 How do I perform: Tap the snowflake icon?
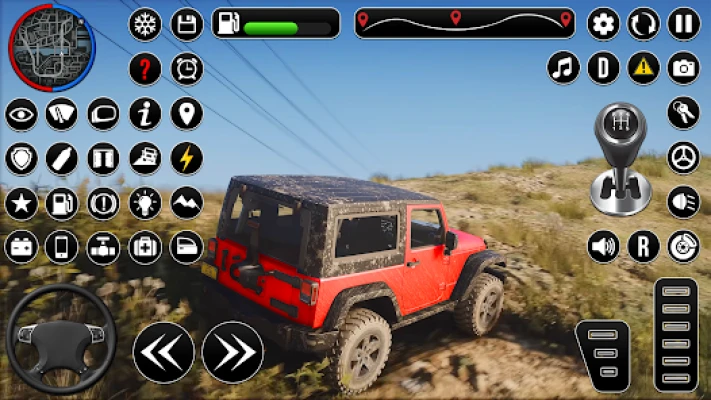coord(145,24)
